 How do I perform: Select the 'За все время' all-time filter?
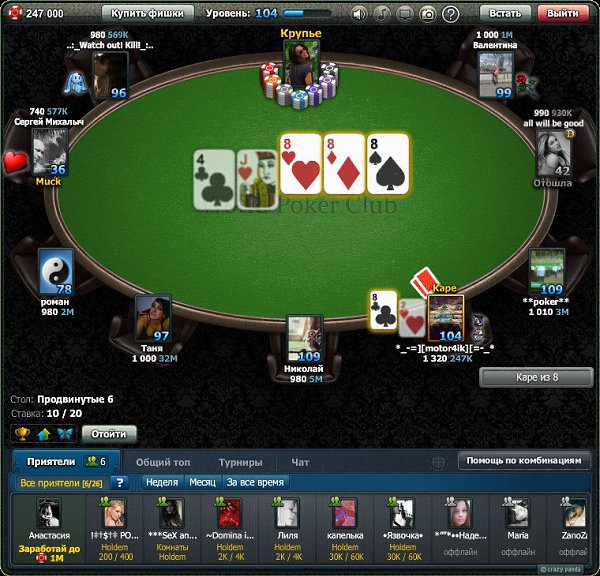click(x=254, y=483)
